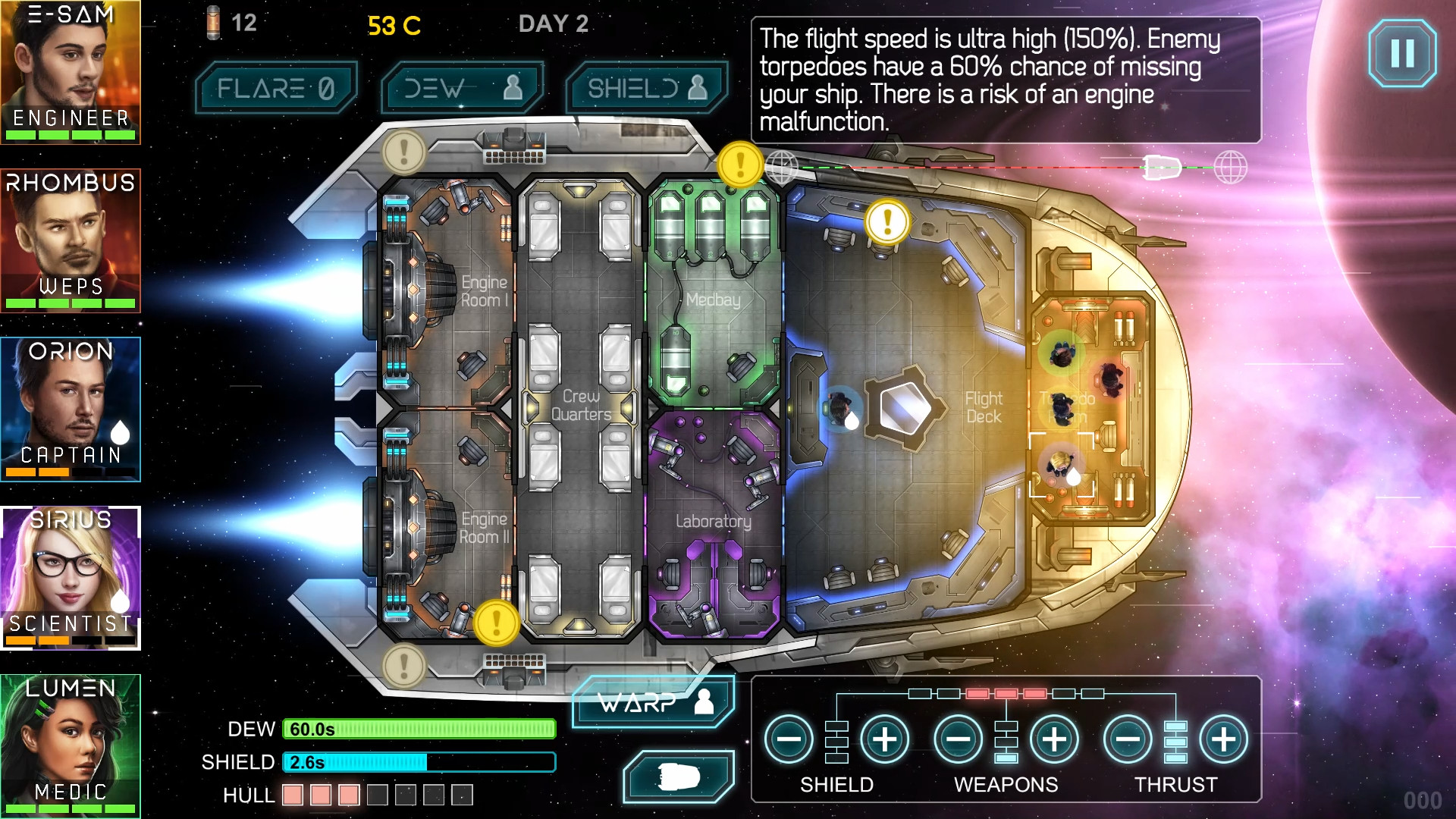Select the crew member icon on the DEW button

pos(513,86)
